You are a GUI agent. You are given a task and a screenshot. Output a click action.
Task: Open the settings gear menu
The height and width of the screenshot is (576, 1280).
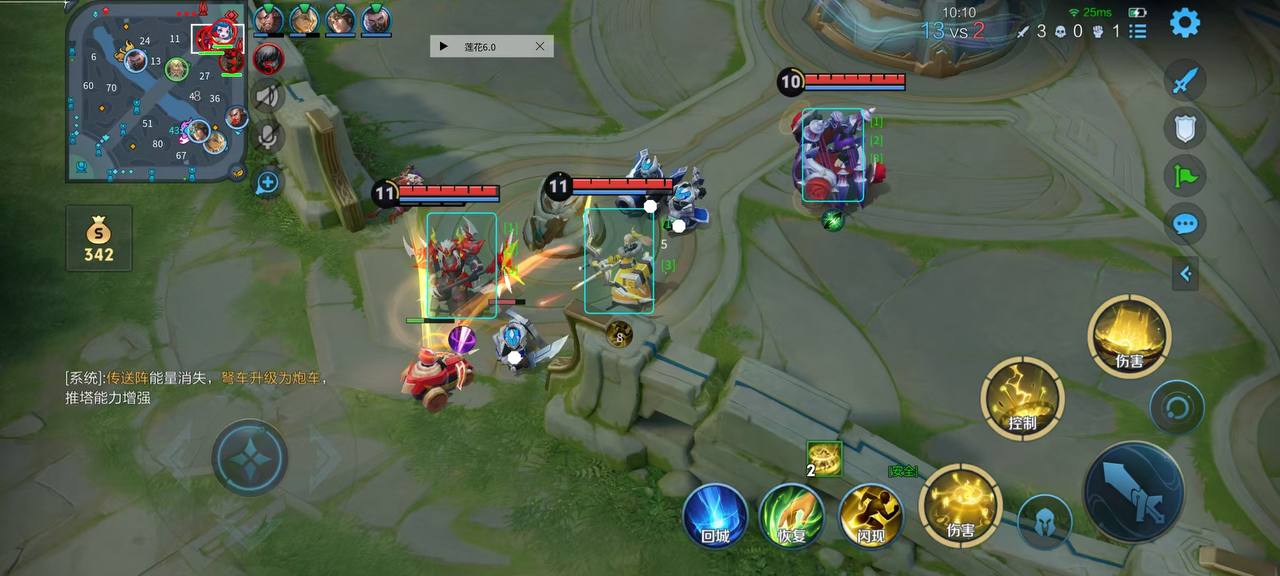click(1185, 22)
